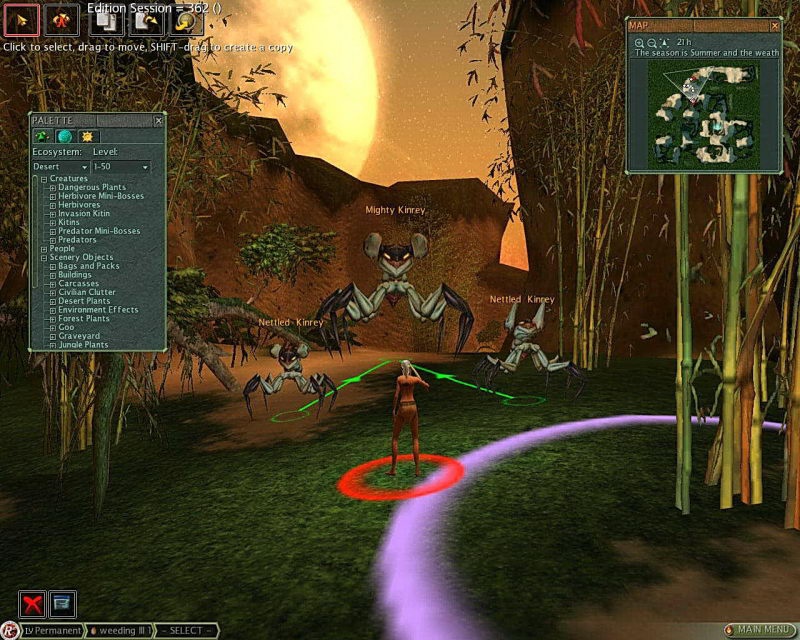Open the Desert ecosystem dropdown
Viewport: 800px width, 640px height.
(60, 166)
